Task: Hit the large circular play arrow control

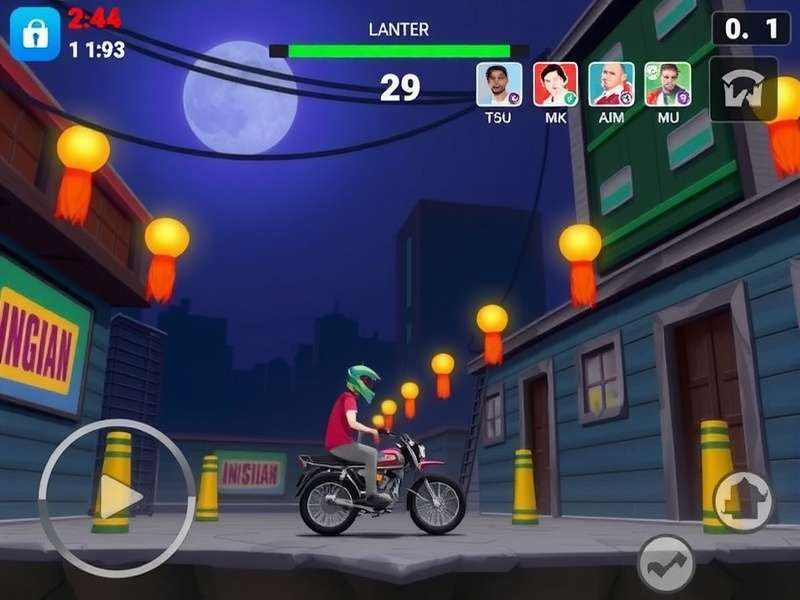Action: click(117, 497)
